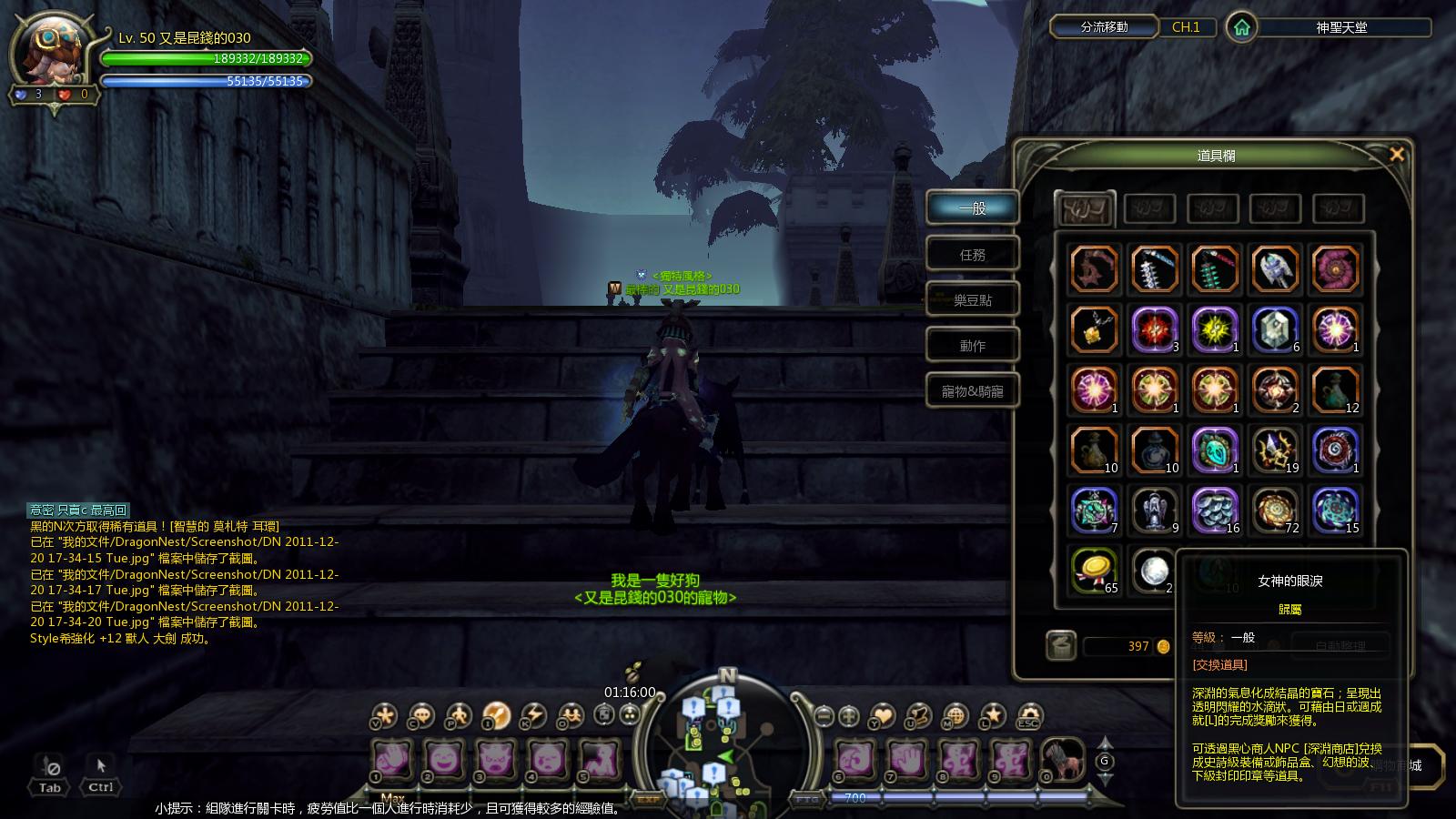Click the 分流移動 channel button
This screenshot has width=1456, height=819.
pyautogui.click(x=1104, y=27)
